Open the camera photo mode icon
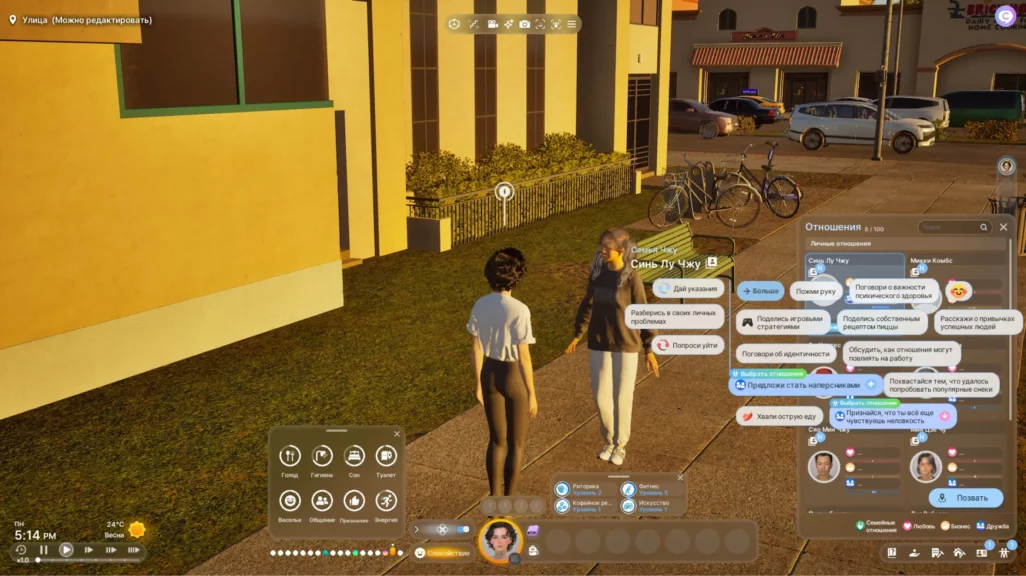 tap(524, 24)
